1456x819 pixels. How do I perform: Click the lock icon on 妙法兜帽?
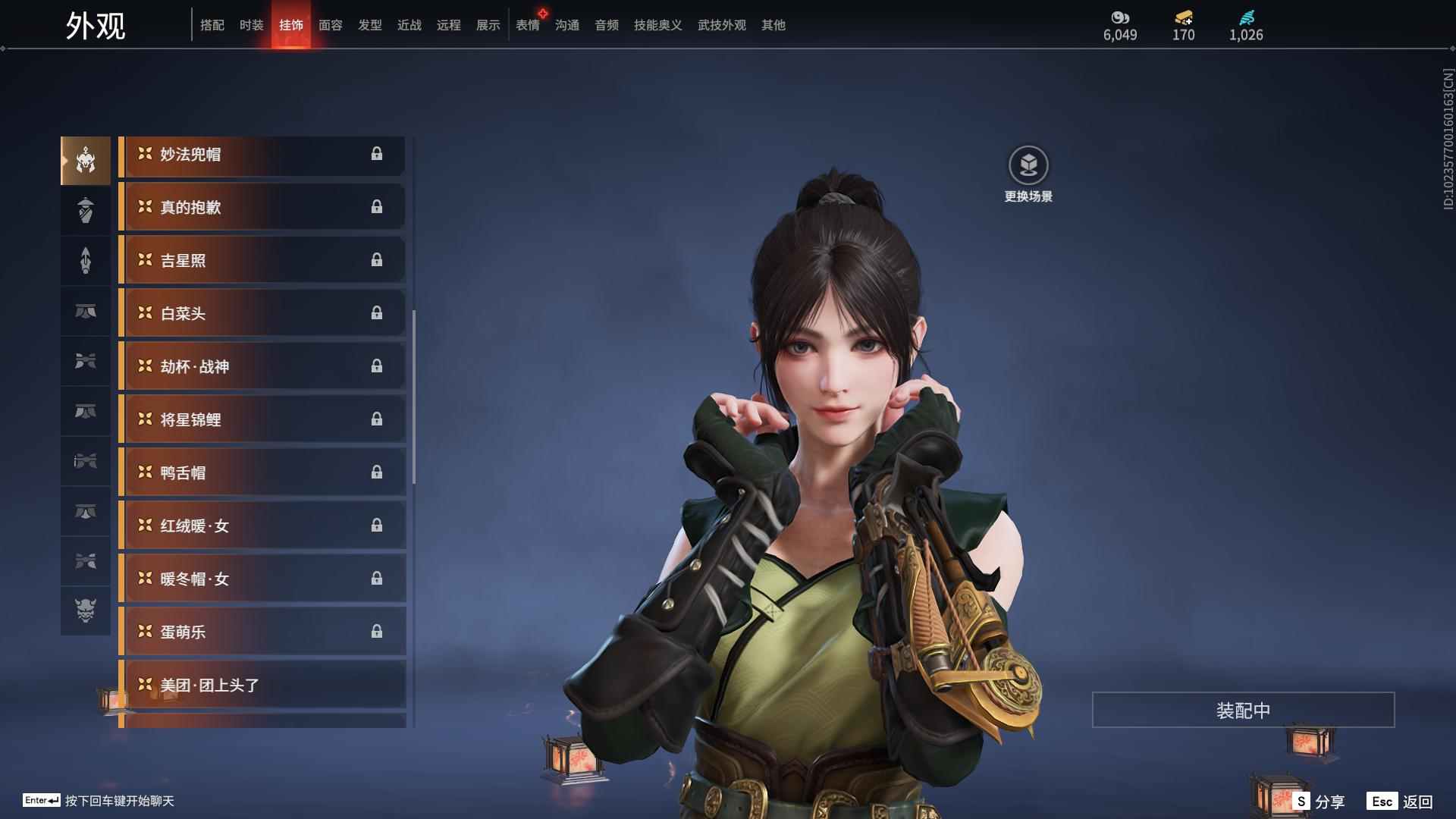[378, 154]
